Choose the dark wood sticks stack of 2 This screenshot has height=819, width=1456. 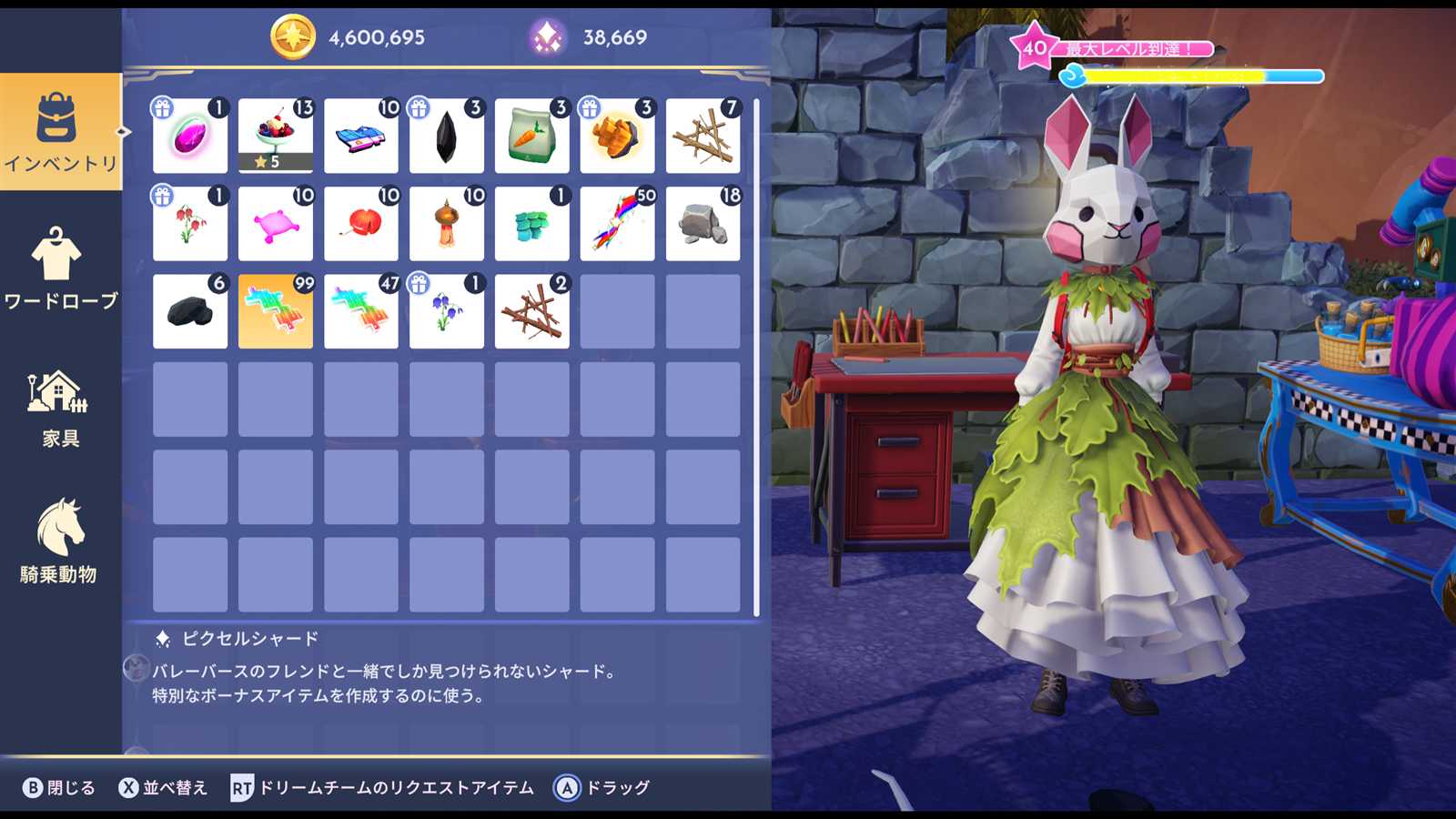pyautogui.click(x=531, y=311)
